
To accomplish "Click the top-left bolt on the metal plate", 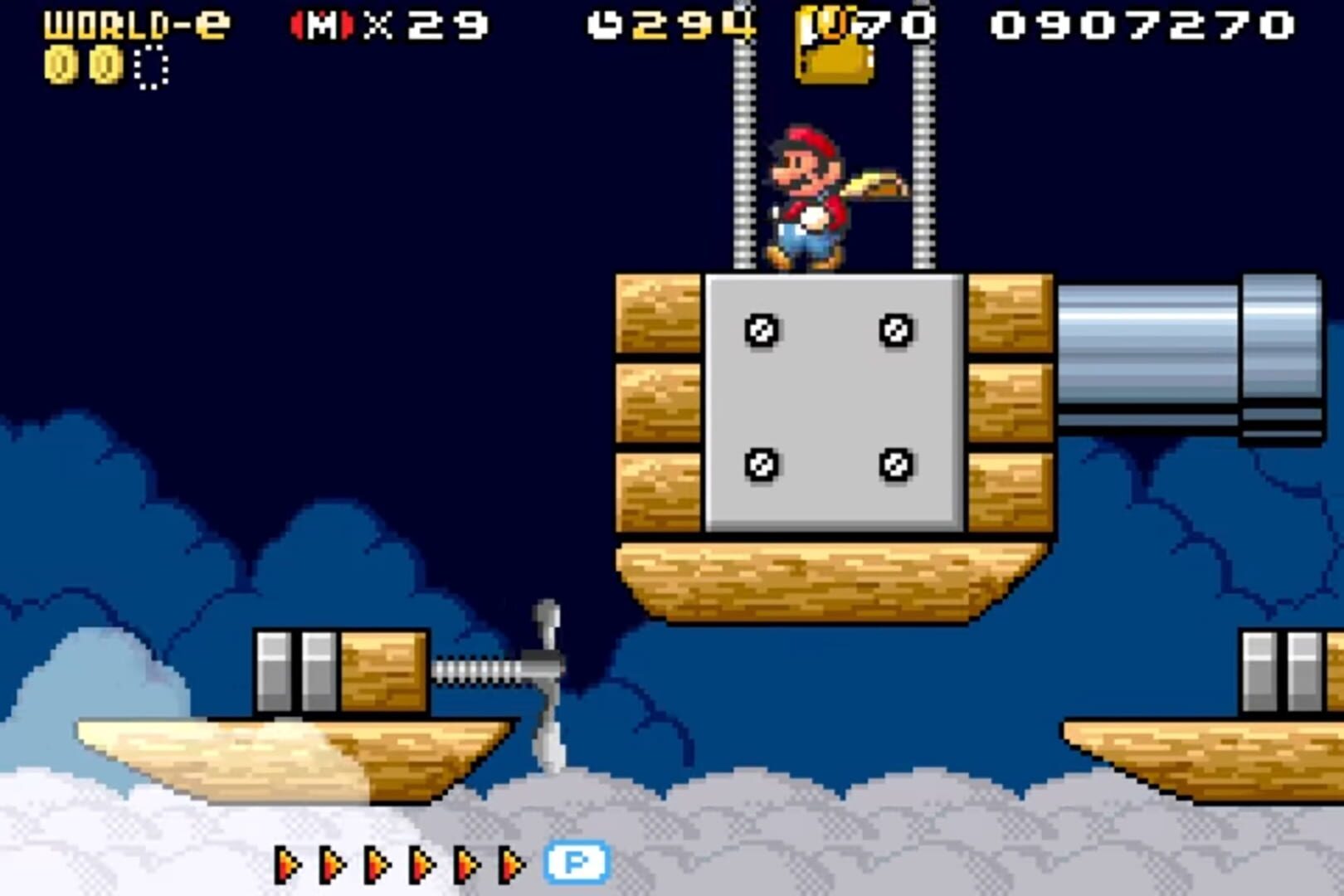I will pos(762,330).
